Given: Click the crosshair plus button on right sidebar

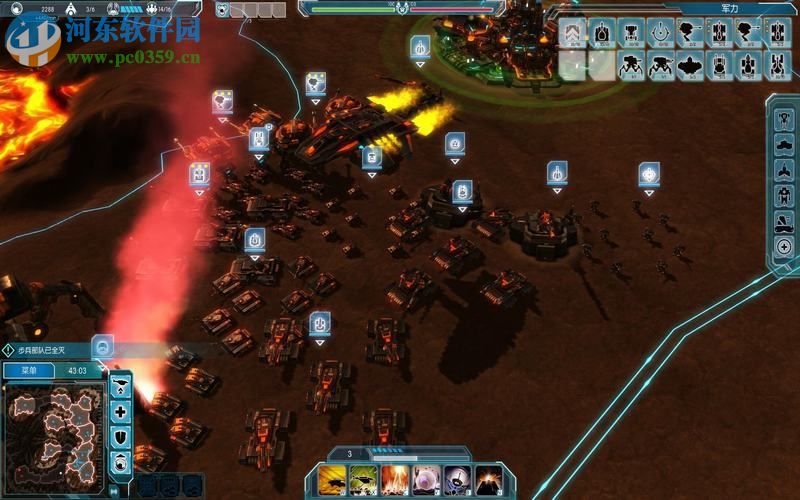Looking at the screenshot, I should point(784,246).
